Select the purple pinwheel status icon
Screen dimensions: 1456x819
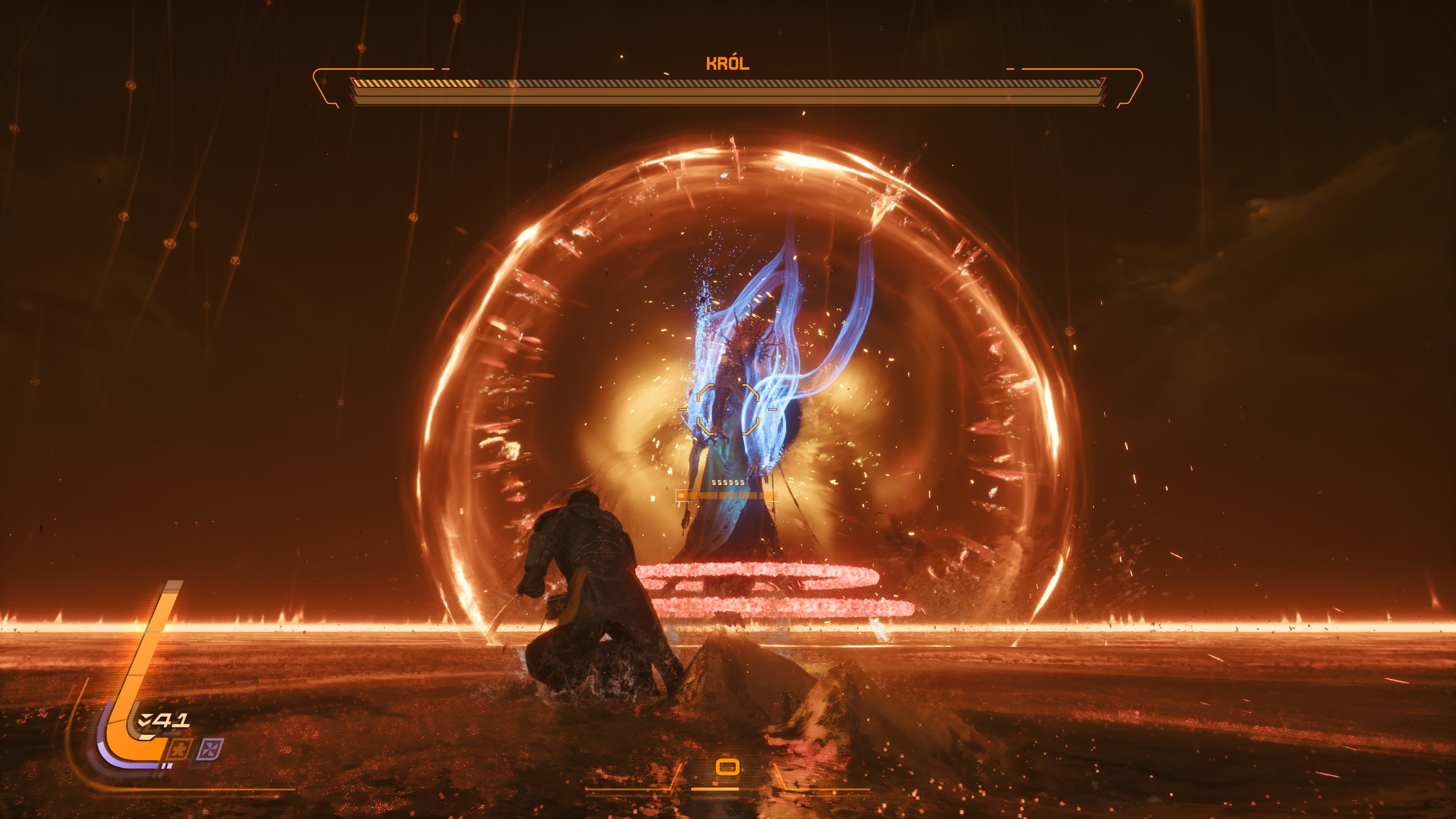click(x=210, y=750)
